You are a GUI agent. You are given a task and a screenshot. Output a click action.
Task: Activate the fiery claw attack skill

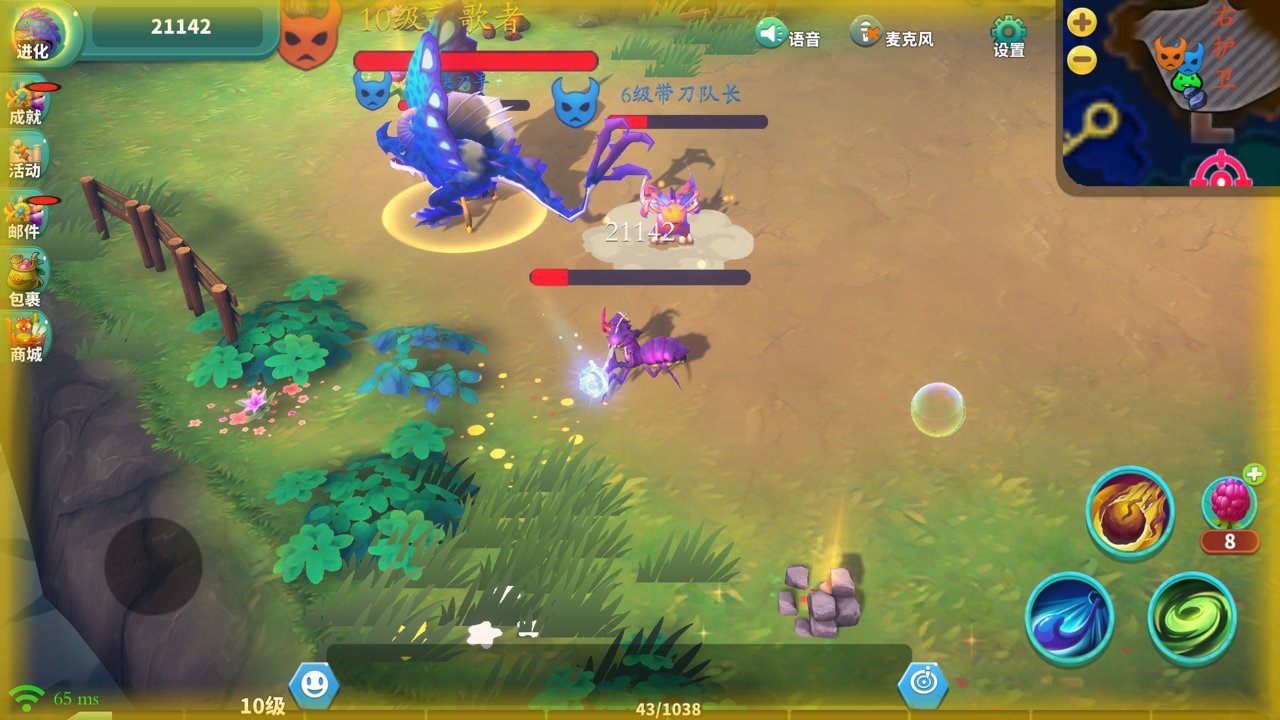click(x=1130, y=511)
